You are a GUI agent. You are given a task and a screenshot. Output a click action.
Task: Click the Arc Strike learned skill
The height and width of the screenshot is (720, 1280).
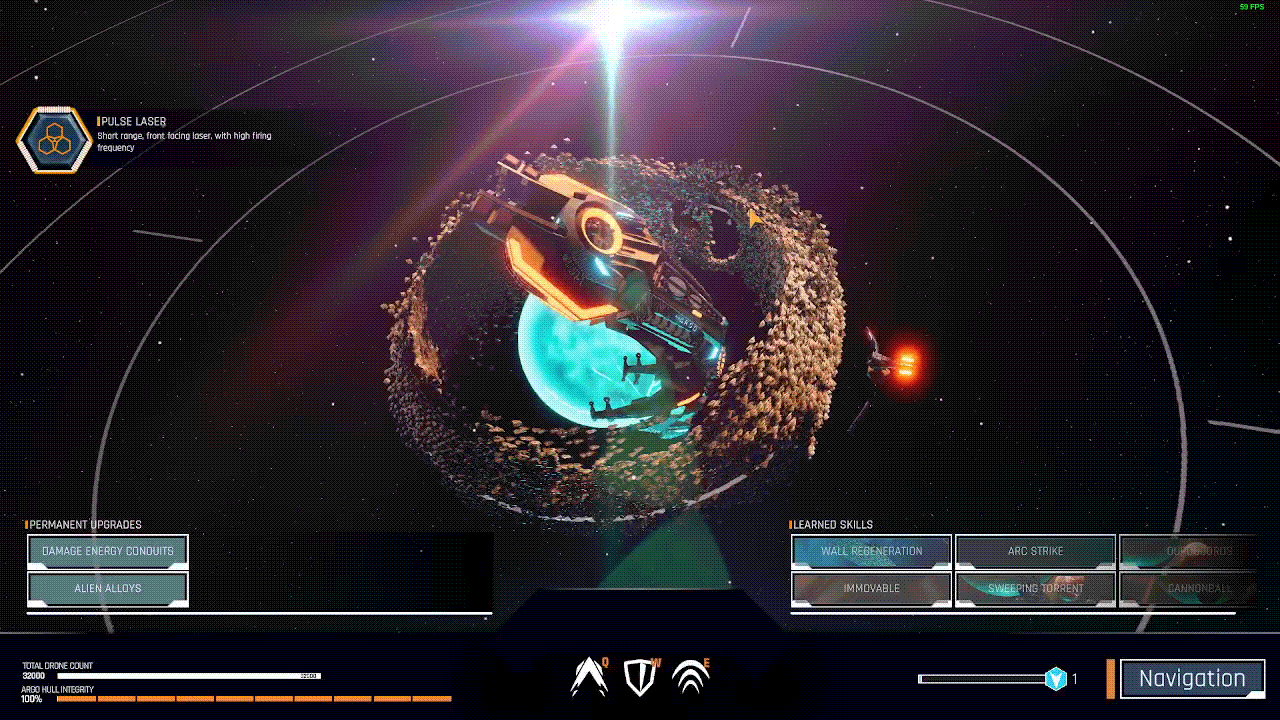click(1035, 551)
